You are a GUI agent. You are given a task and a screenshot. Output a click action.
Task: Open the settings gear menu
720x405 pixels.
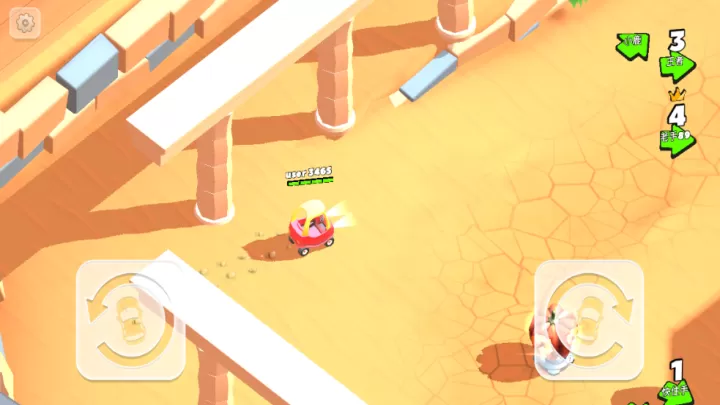25,22
